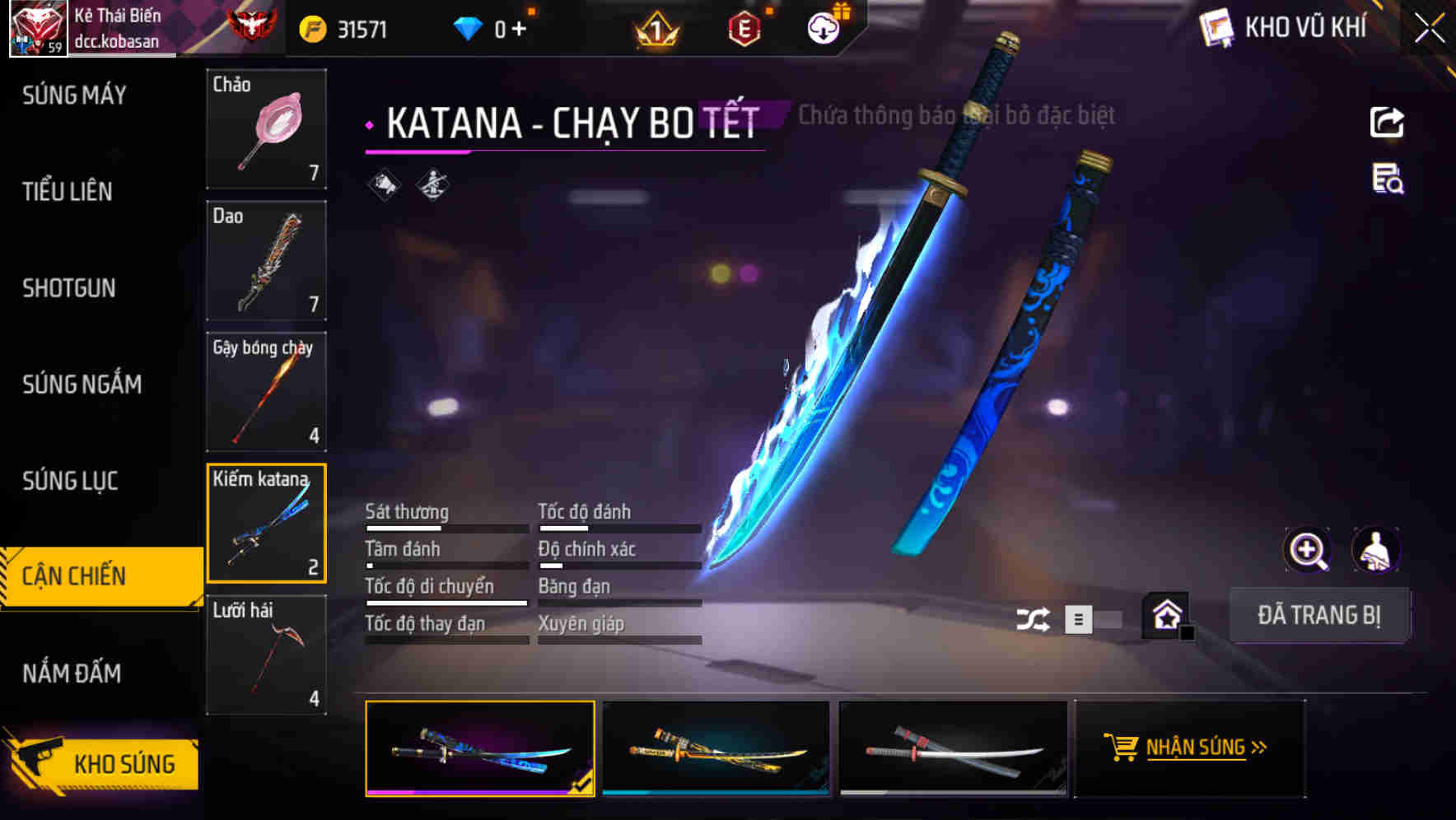Toggle the house favorite preset icon
This screenshot has width=1456, height=820.
click(1163, 616)
